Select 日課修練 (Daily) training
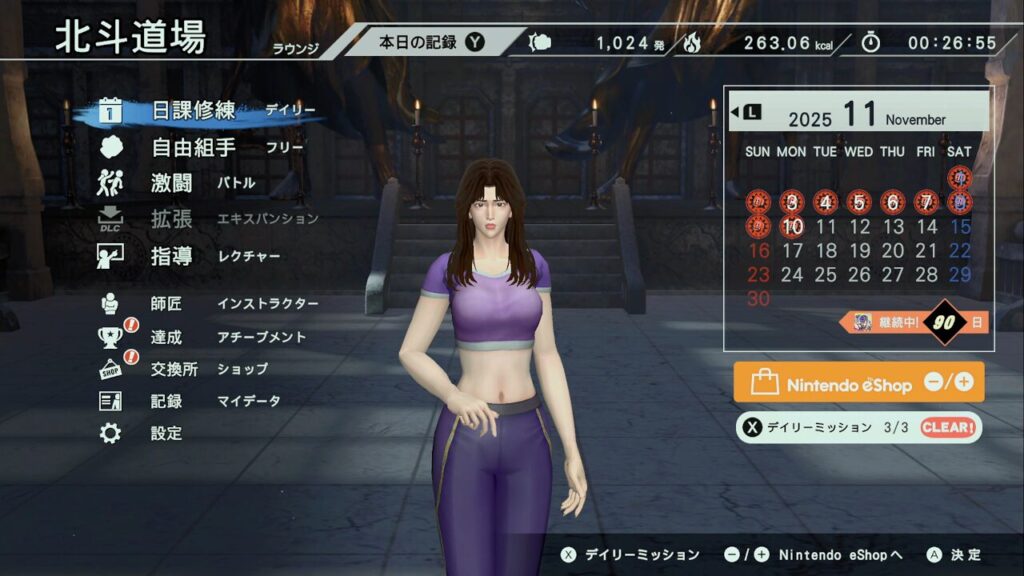This screenshot has width=1024, height=576. (193, 111)
